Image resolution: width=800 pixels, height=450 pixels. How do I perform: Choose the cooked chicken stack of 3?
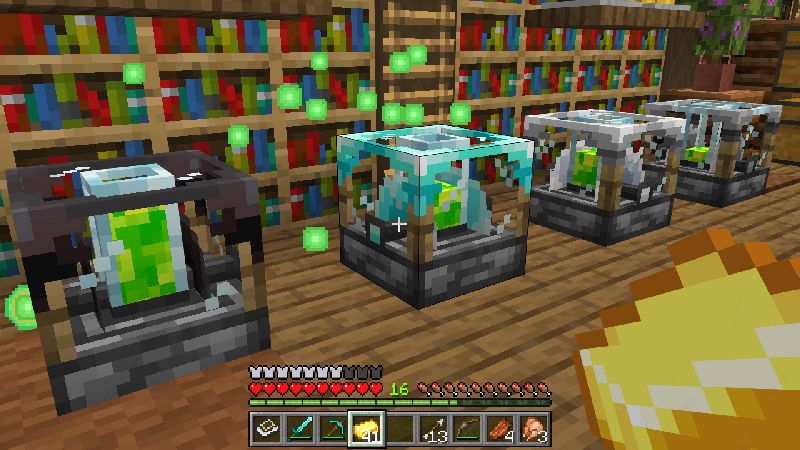tap(532, 428)
